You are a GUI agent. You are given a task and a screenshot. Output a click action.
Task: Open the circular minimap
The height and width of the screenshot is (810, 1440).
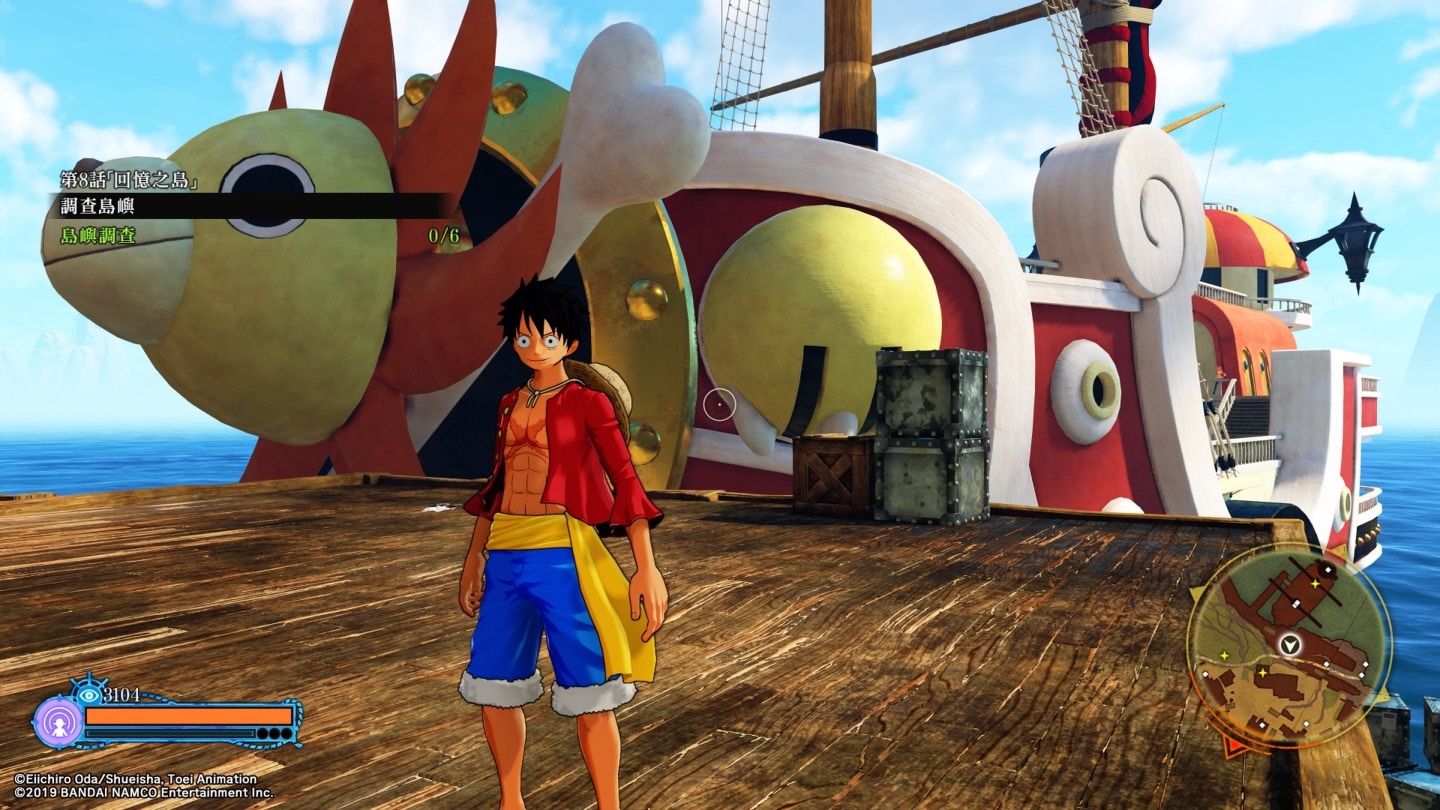click(1288, 648)
